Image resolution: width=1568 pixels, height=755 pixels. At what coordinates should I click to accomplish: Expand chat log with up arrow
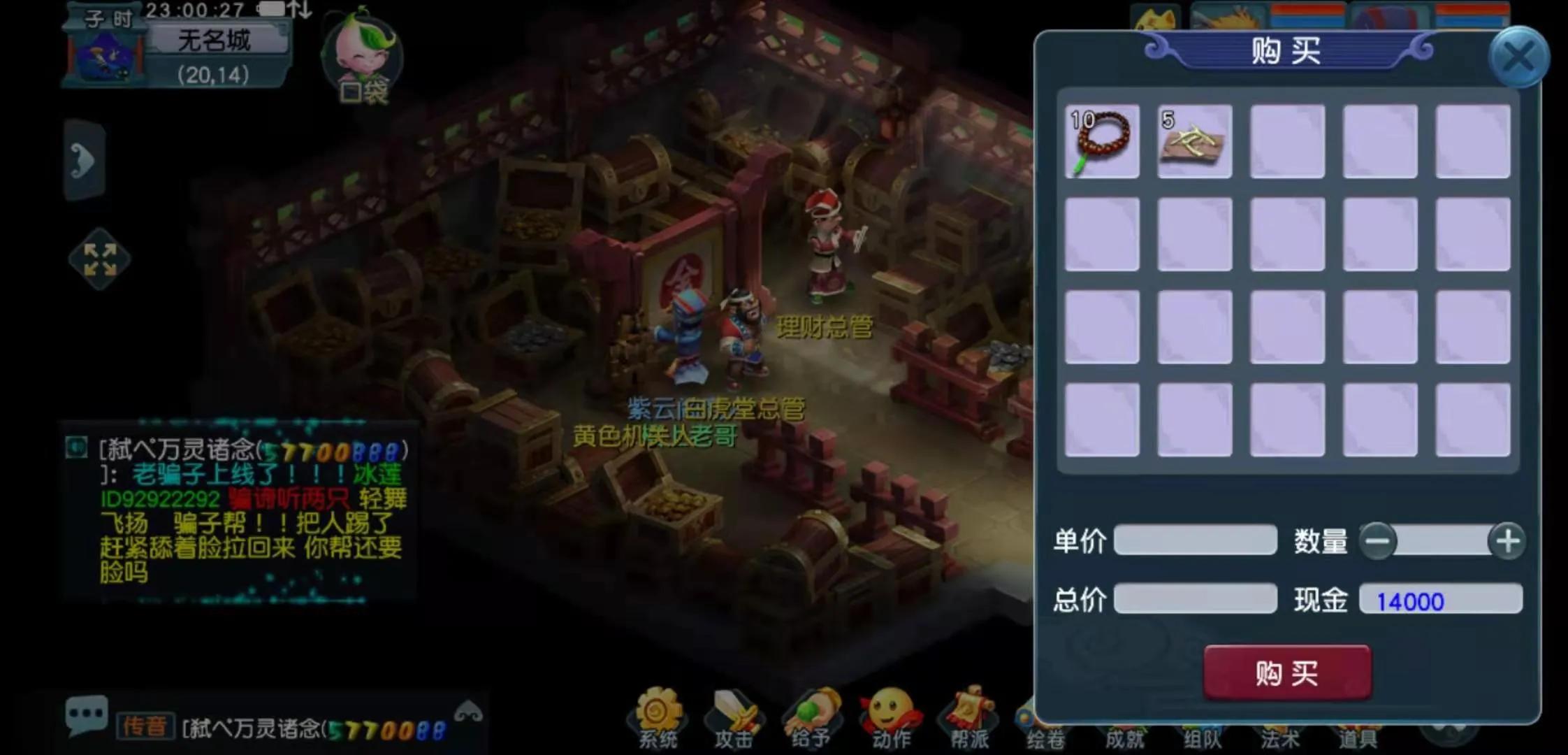468,712
